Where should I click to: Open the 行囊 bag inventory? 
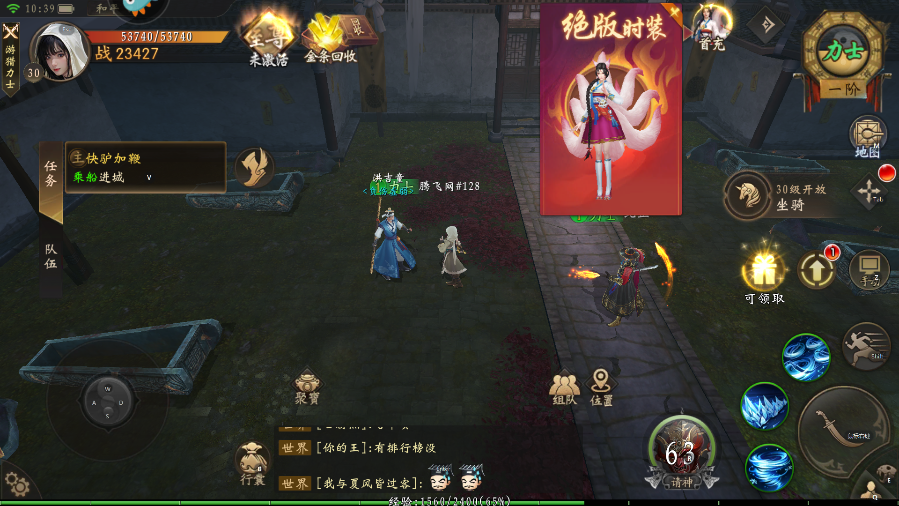tap(252, 463)
